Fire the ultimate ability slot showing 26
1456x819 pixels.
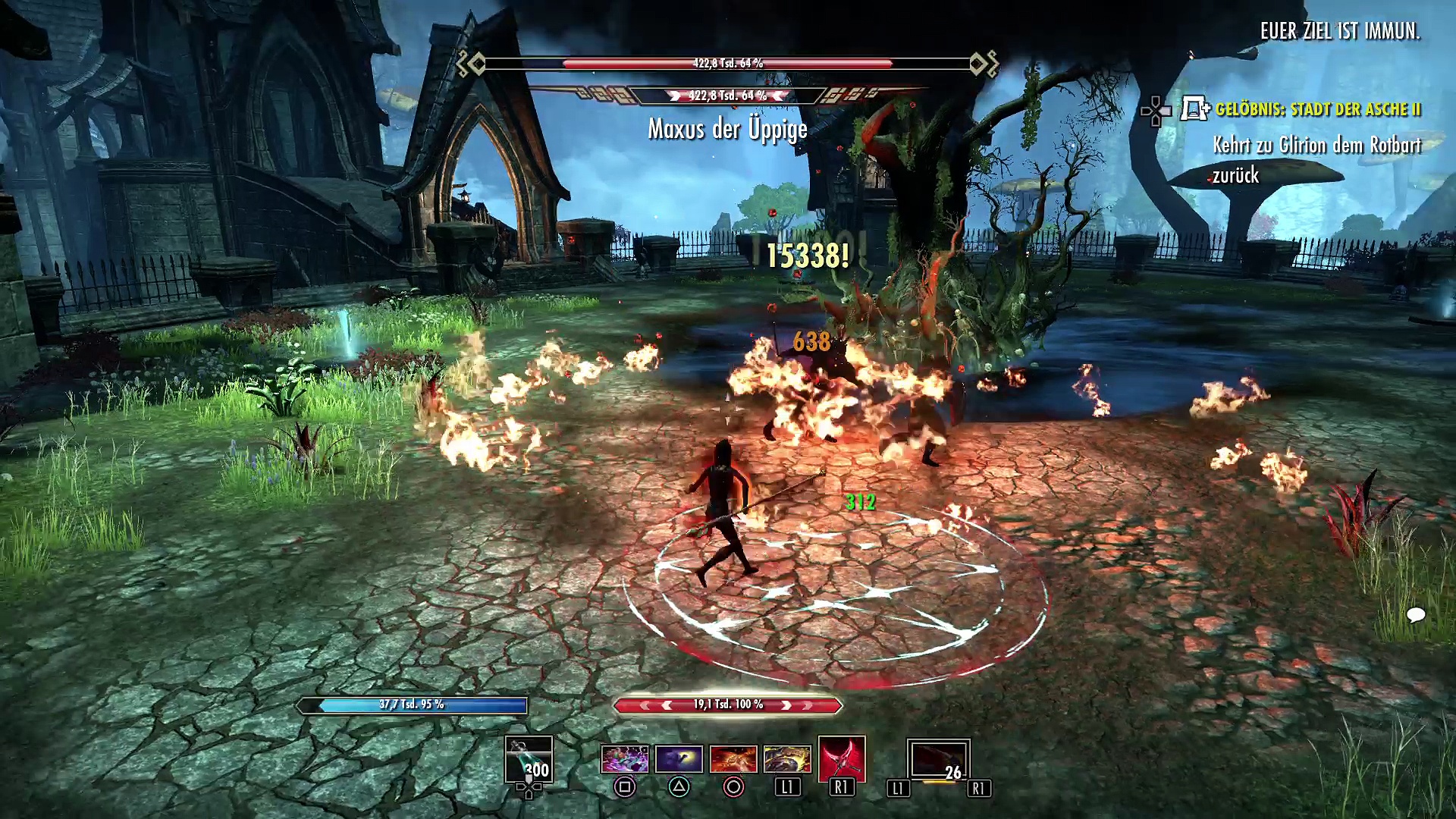tap(938, 760)
